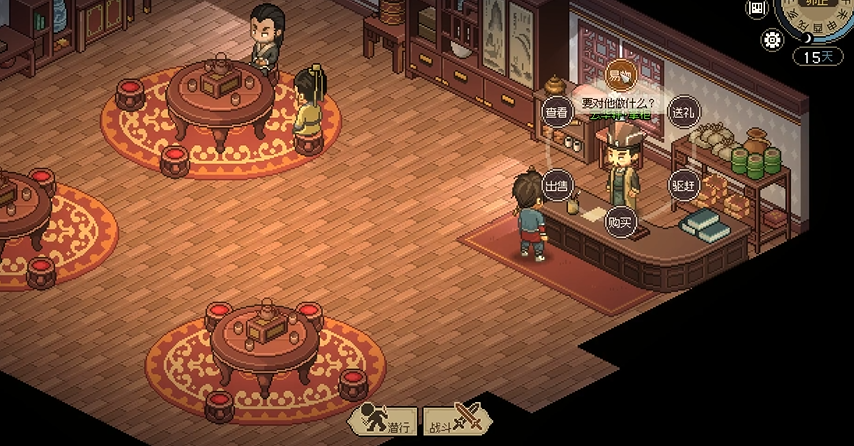
Task: Select the 出售 (sell) option
Action: (555, 186)
